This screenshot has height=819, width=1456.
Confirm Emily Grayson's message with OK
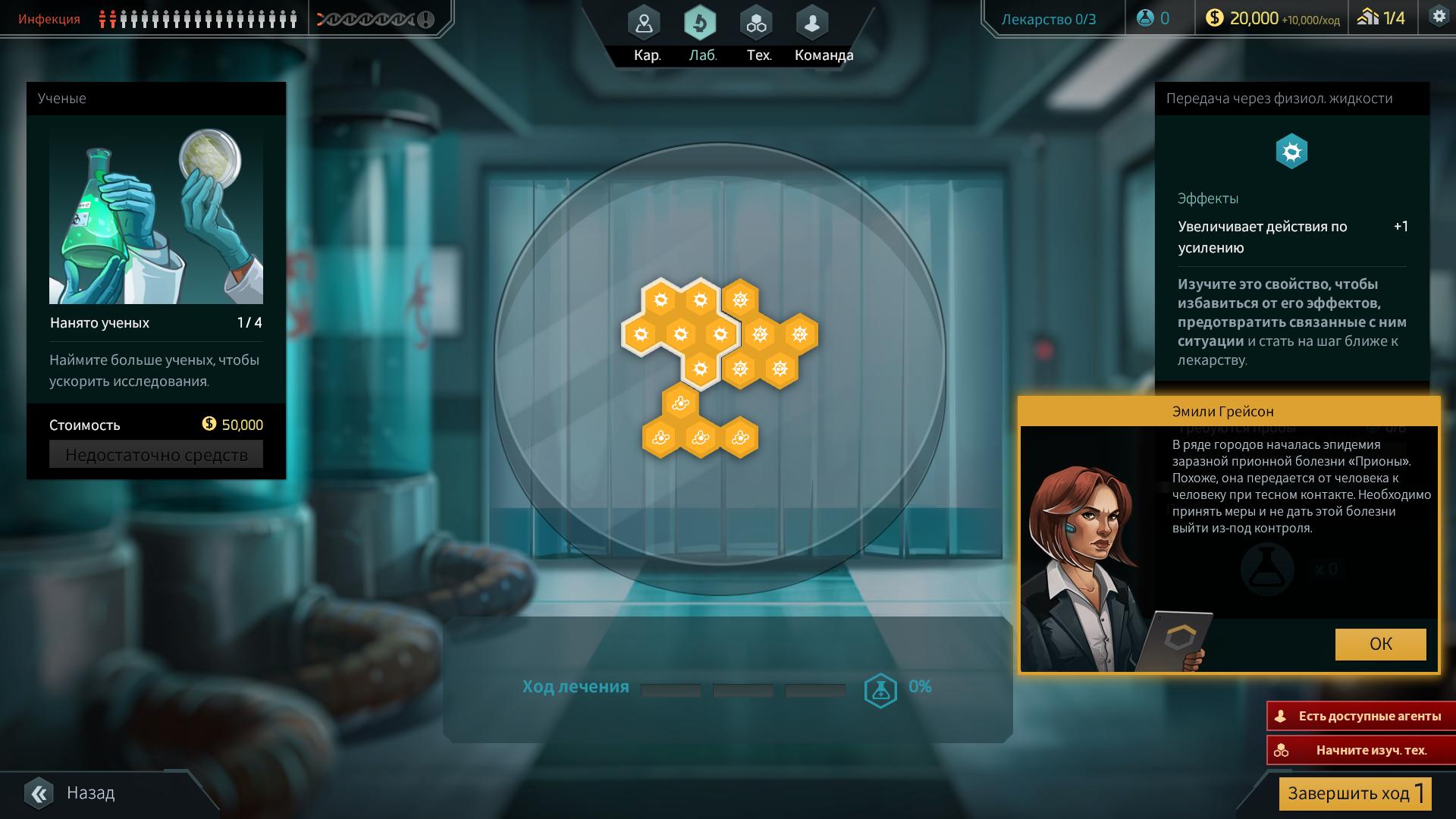pyautogui.click(x=1380, y=644)
